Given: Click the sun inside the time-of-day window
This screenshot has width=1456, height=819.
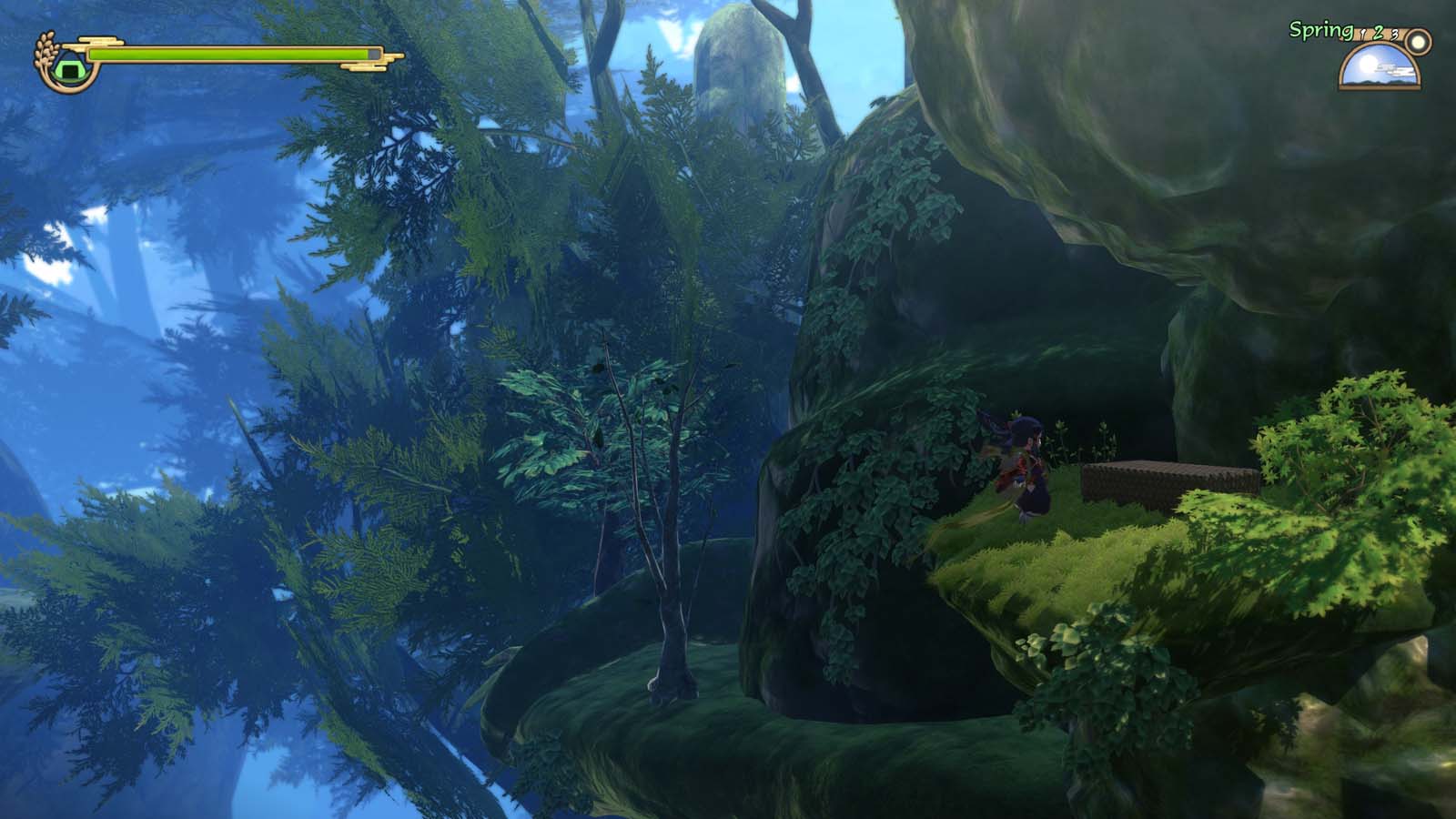Looking at the screenshot, I should [1370, 64].
